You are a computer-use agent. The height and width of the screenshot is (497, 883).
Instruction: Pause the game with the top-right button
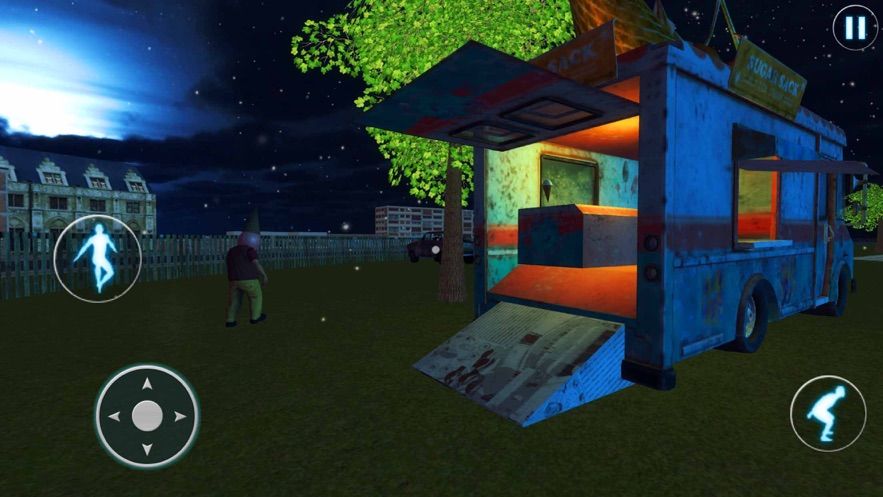click(855, 27)
